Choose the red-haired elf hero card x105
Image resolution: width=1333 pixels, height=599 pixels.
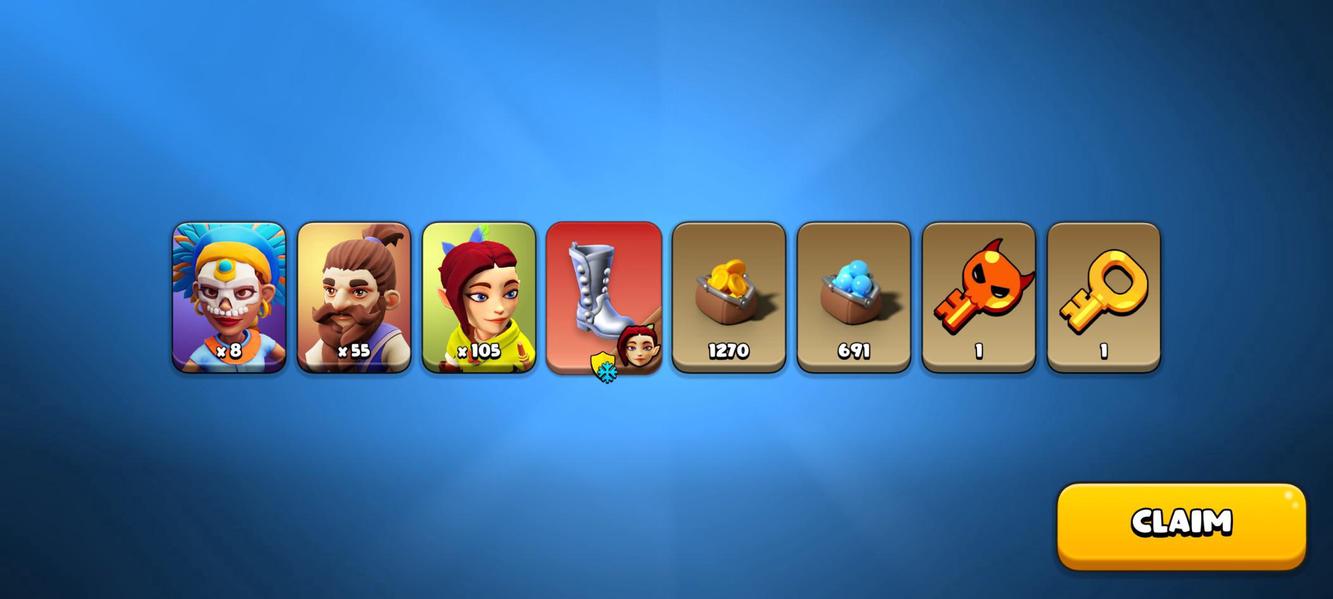pos(479,297)
